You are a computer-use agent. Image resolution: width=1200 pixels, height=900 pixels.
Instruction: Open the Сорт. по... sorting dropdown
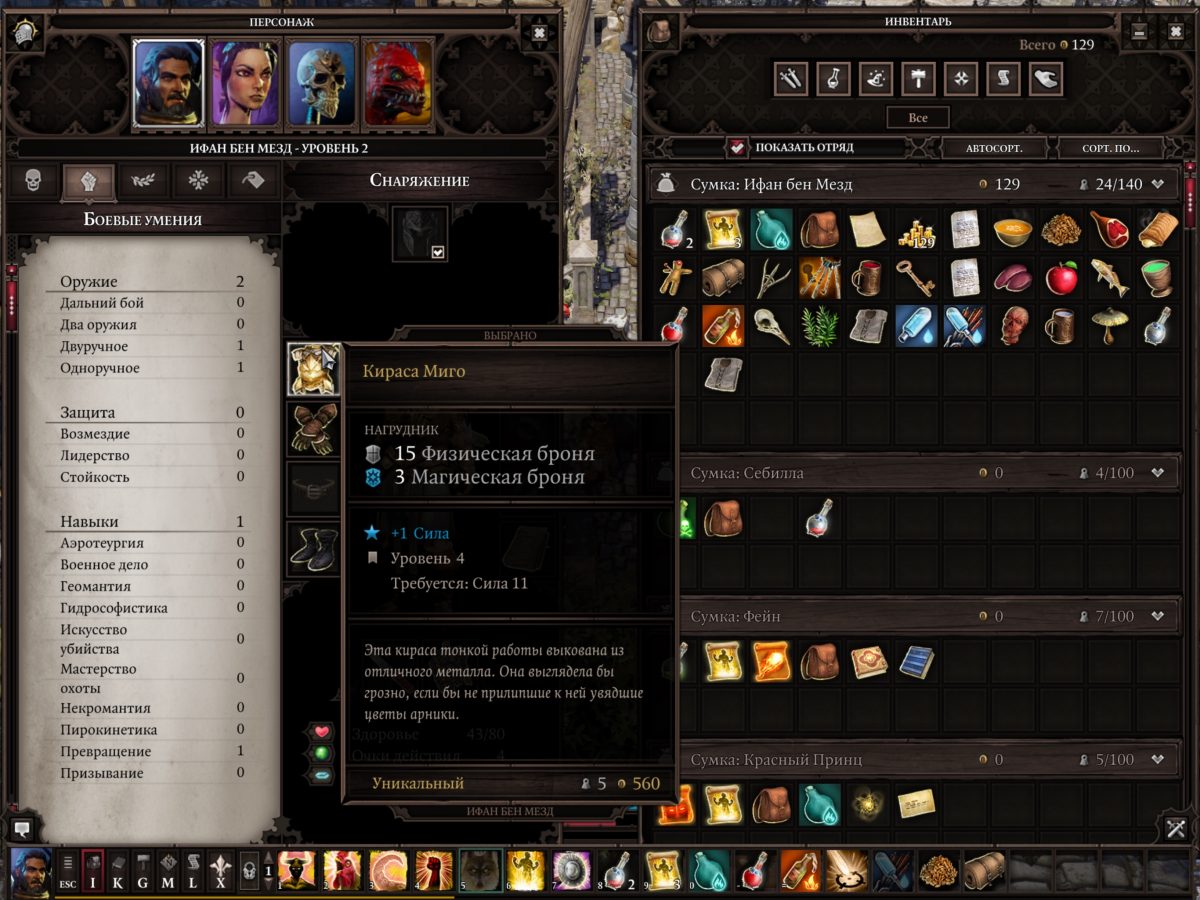pos(1110,148)
